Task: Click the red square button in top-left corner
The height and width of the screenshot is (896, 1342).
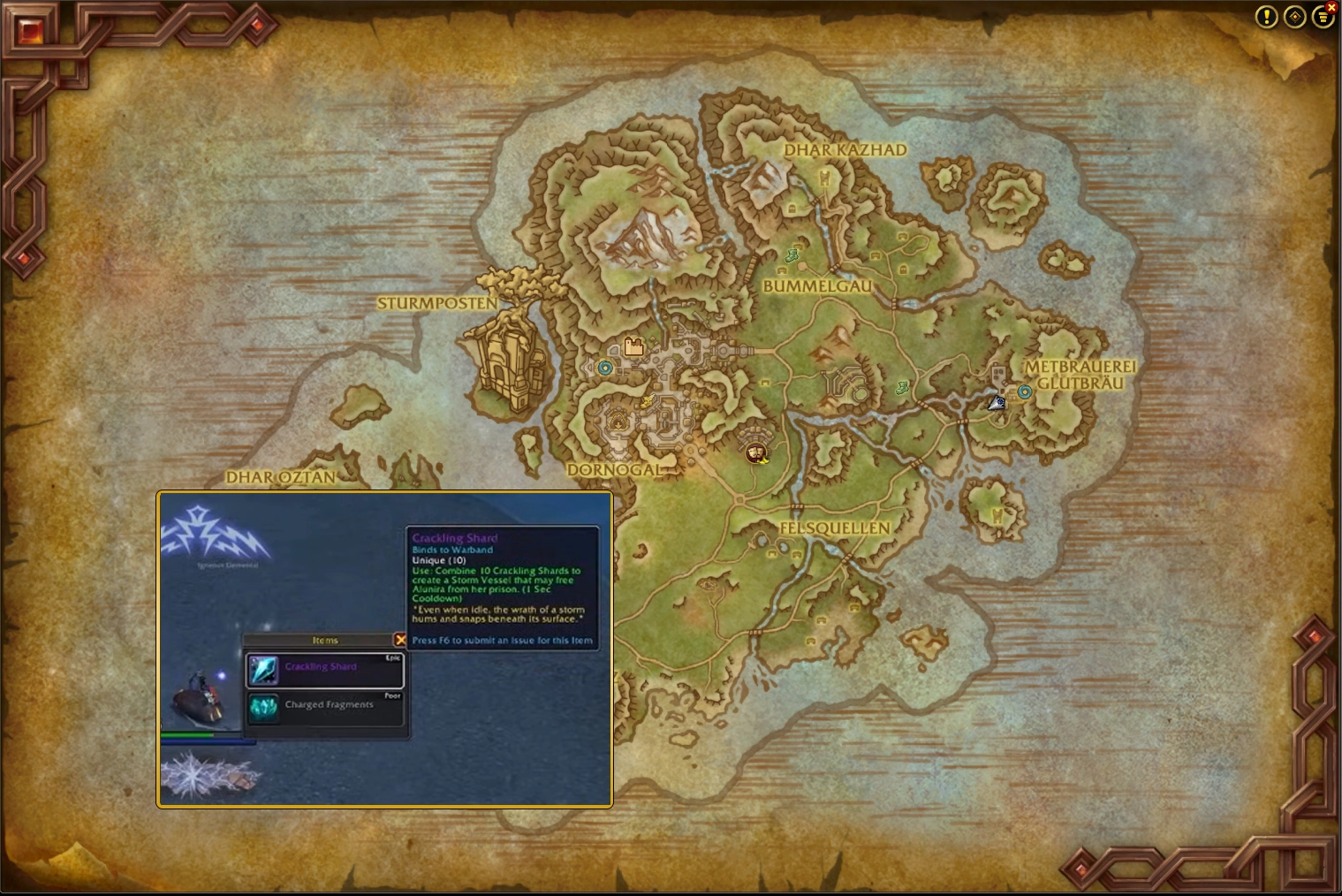Action: (x=32, y=32)
